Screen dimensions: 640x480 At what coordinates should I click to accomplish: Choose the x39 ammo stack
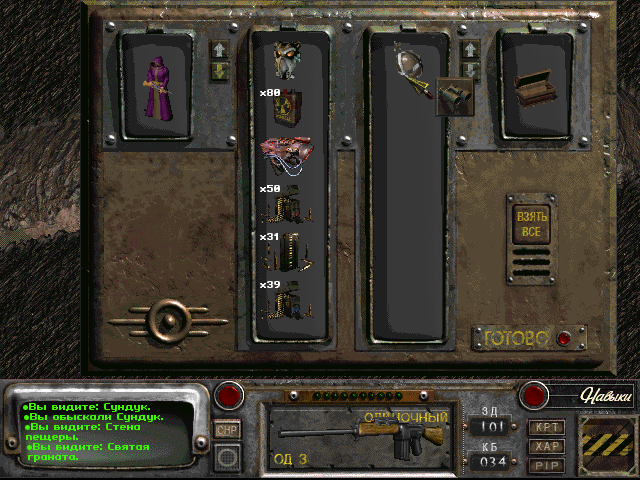(x=289, y=298)
